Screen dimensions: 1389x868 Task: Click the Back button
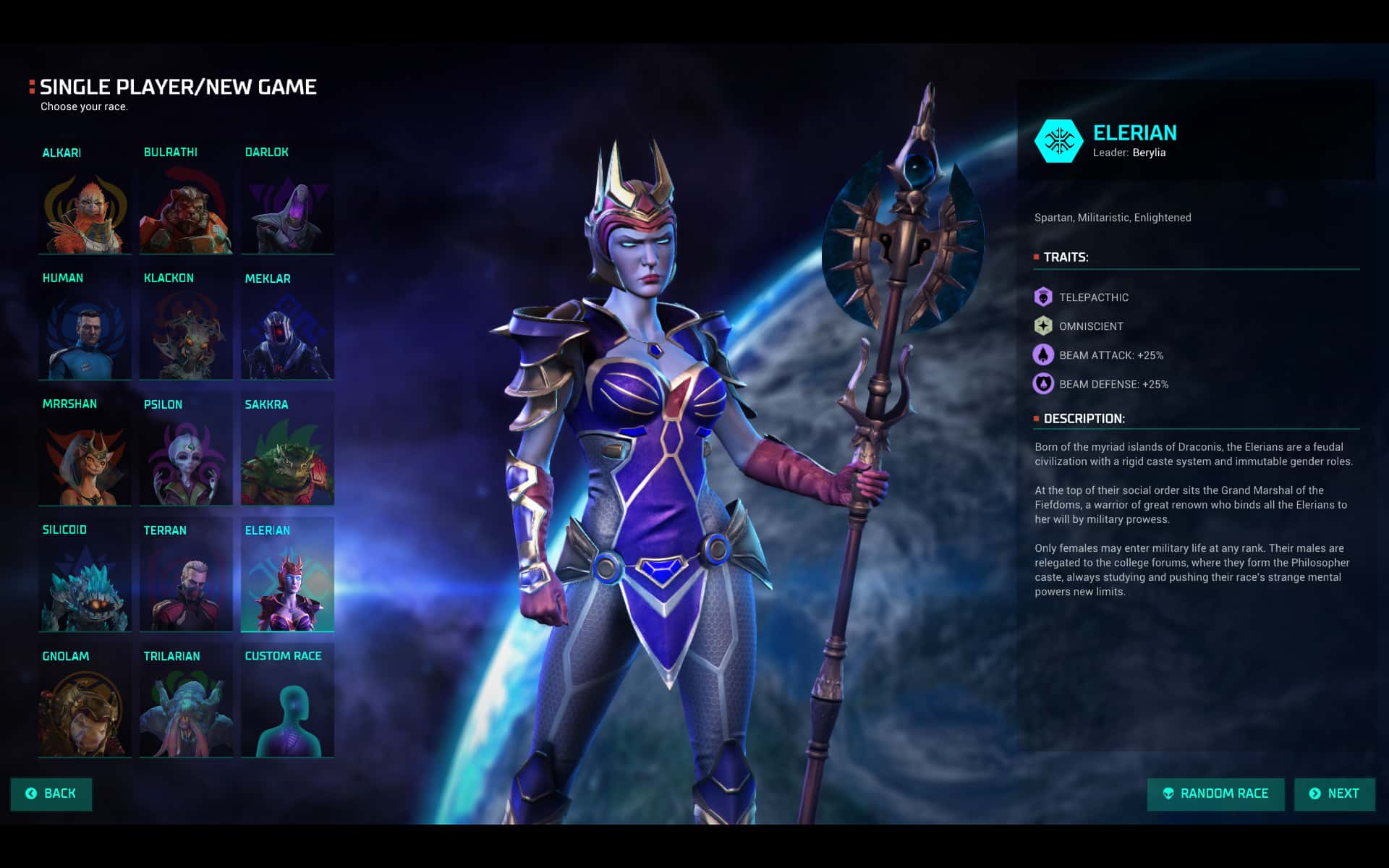[51, 793]
